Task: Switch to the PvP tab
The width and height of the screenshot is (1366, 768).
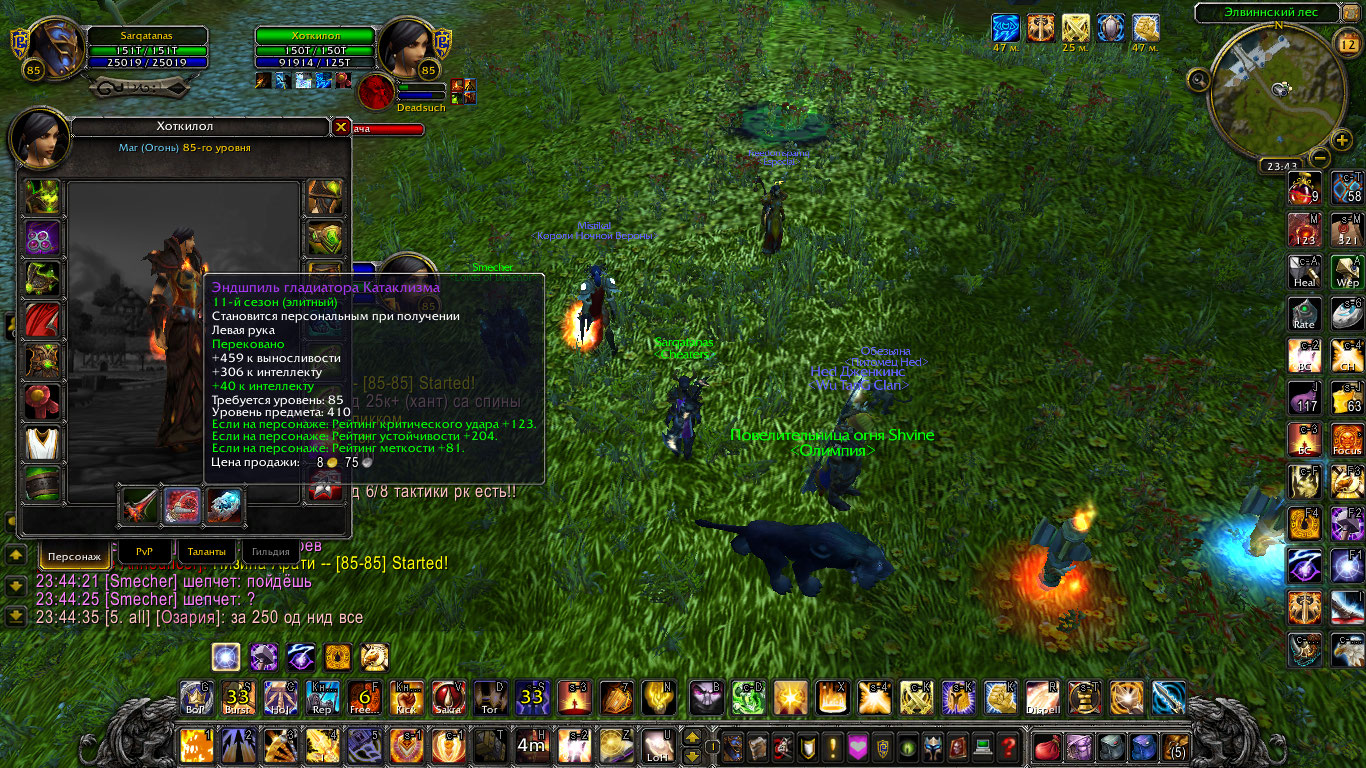Action: coord(144,550)
